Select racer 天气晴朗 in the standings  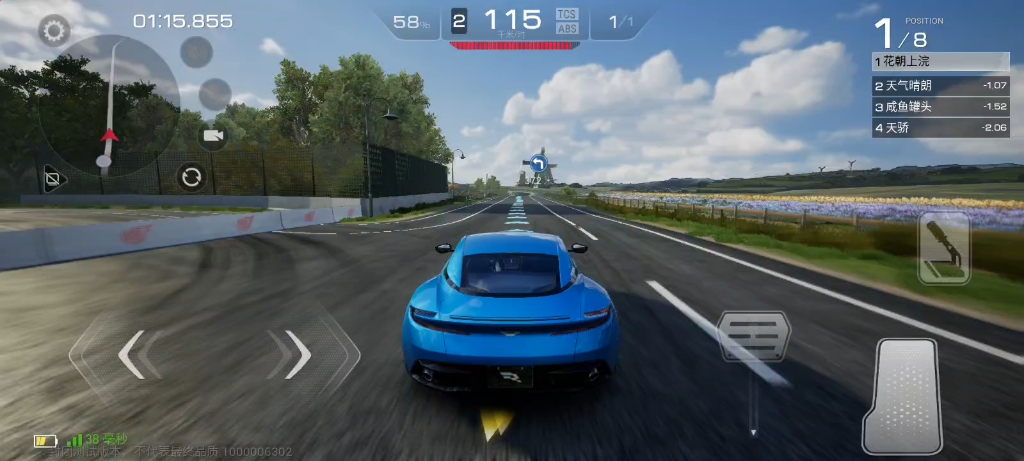tap(927, 85)
